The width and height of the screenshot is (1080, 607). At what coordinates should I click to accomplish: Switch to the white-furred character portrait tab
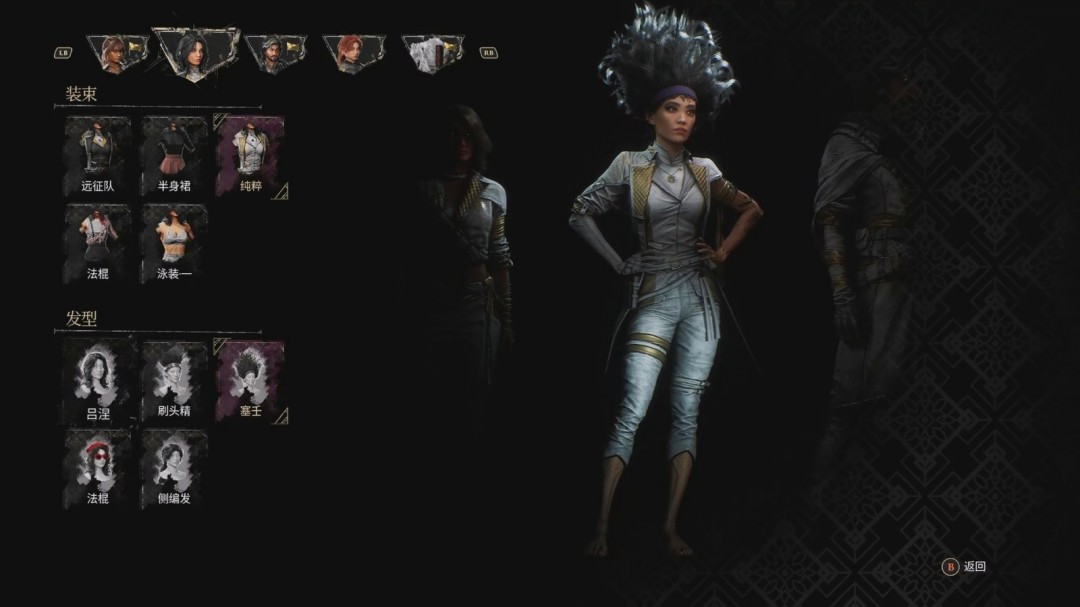(x=433, y=53)
